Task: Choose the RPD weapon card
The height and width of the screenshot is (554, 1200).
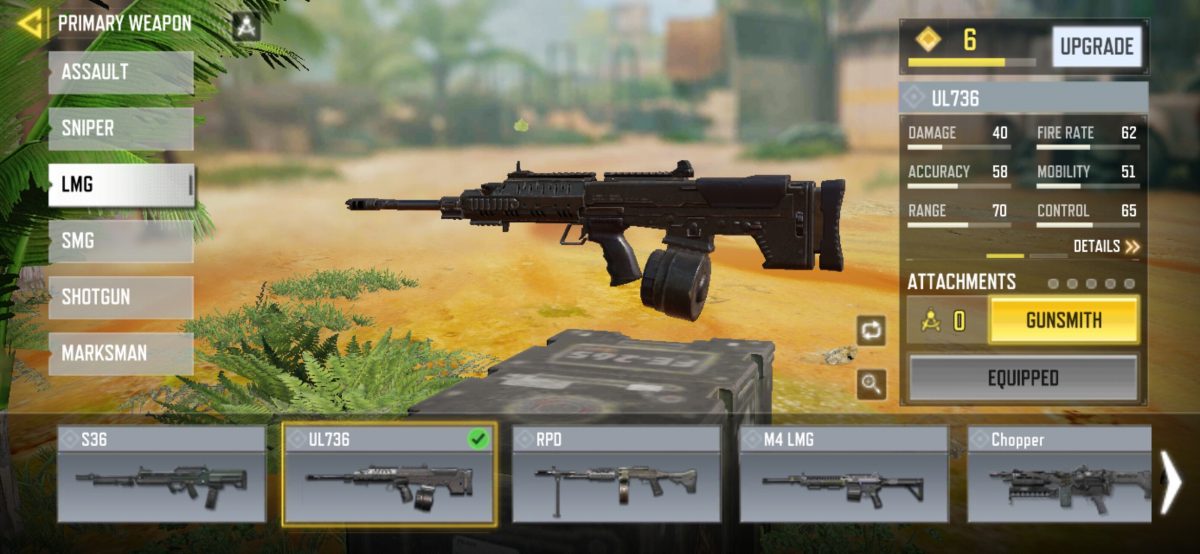Action: coord(616,474)
